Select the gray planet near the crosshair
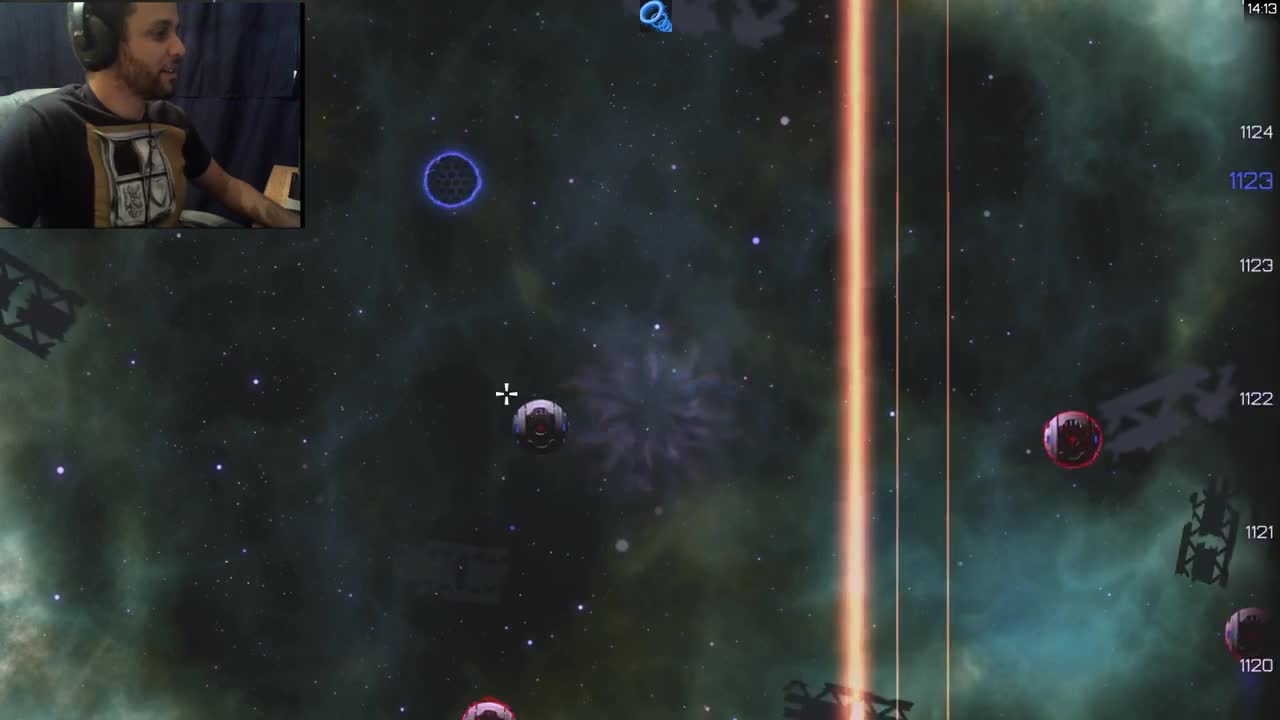 coord(540,424)
